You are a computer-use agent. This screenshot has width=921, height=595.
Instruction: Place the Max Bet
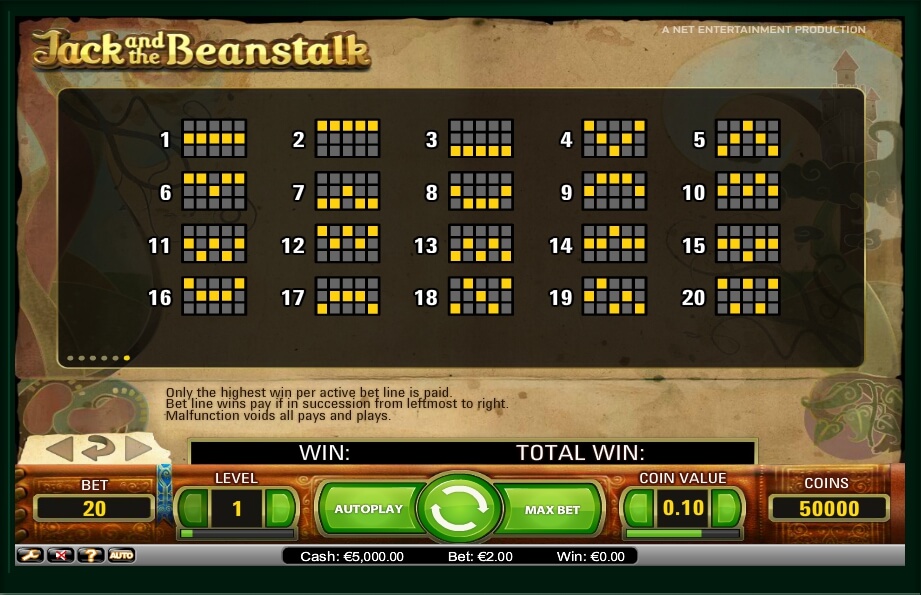click(x=552, y=510)
